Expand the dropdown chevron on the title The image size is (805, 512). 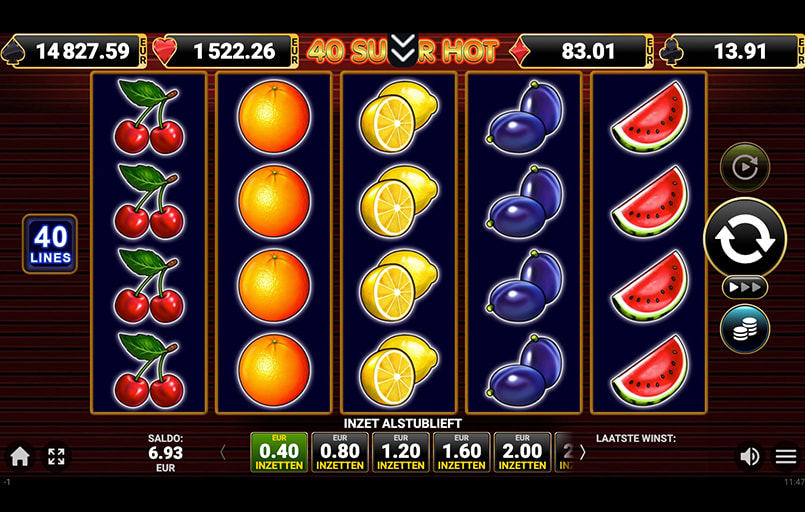pos(402,48)
